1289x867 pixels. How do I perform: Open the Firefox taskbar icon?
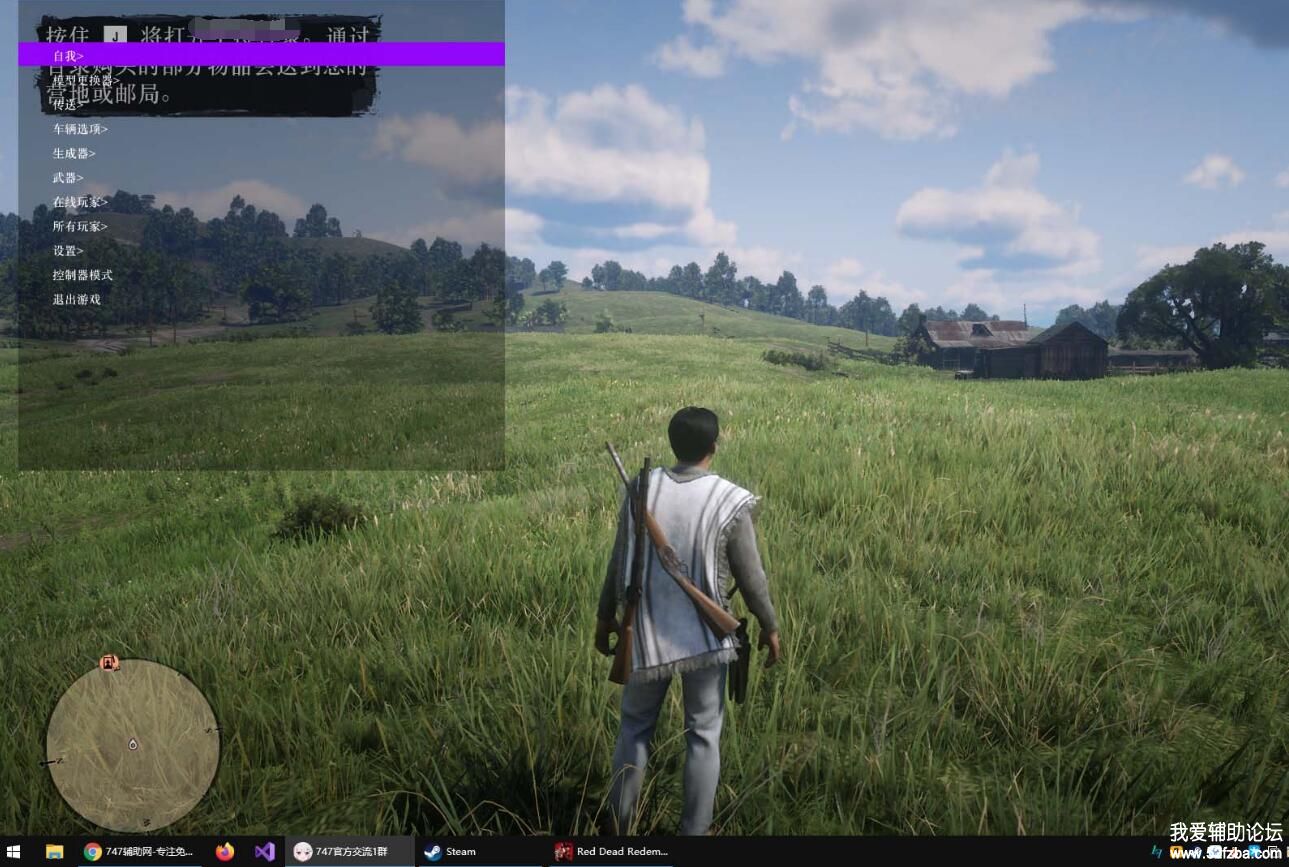pos(225,852)
